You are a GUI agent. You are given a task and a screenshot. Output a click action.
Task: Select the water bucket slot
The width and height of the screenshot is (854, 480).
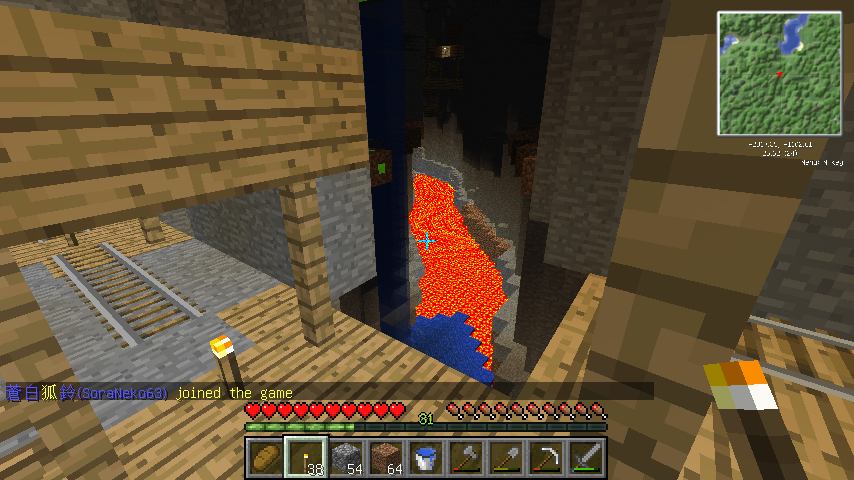pos(425,458)
